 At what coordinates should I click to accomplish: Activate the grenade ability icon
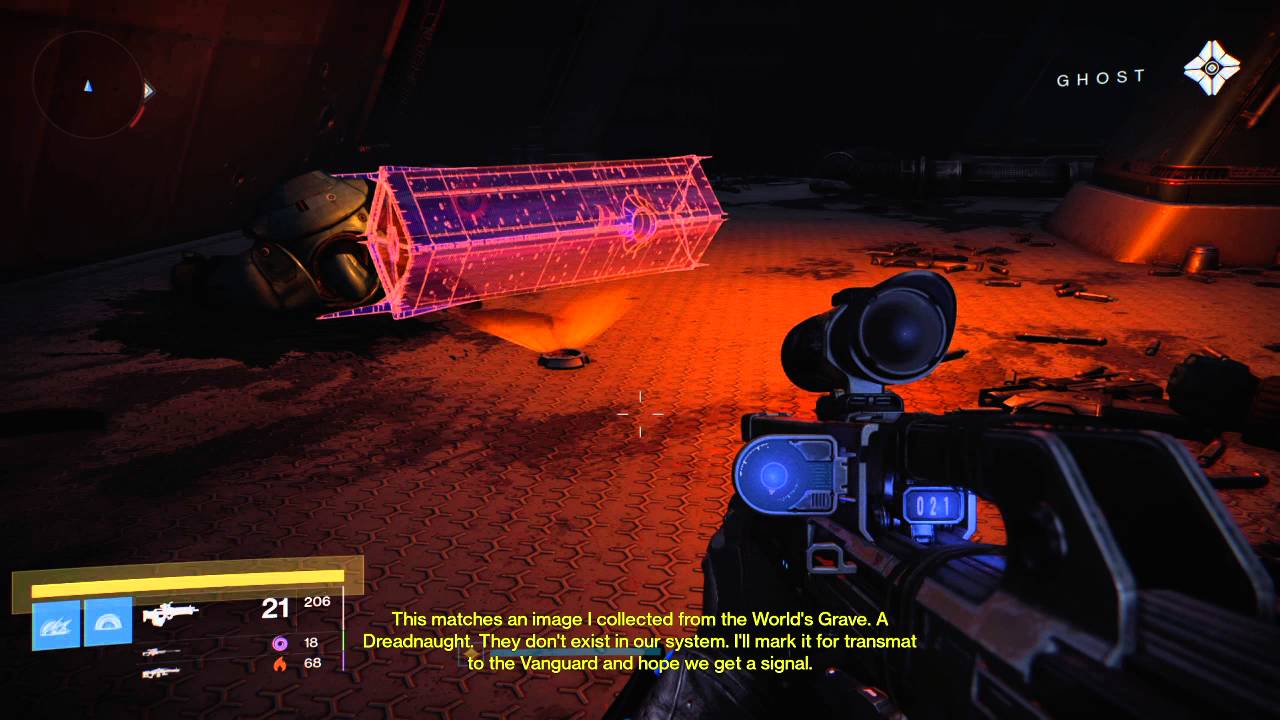click(56, 623)
